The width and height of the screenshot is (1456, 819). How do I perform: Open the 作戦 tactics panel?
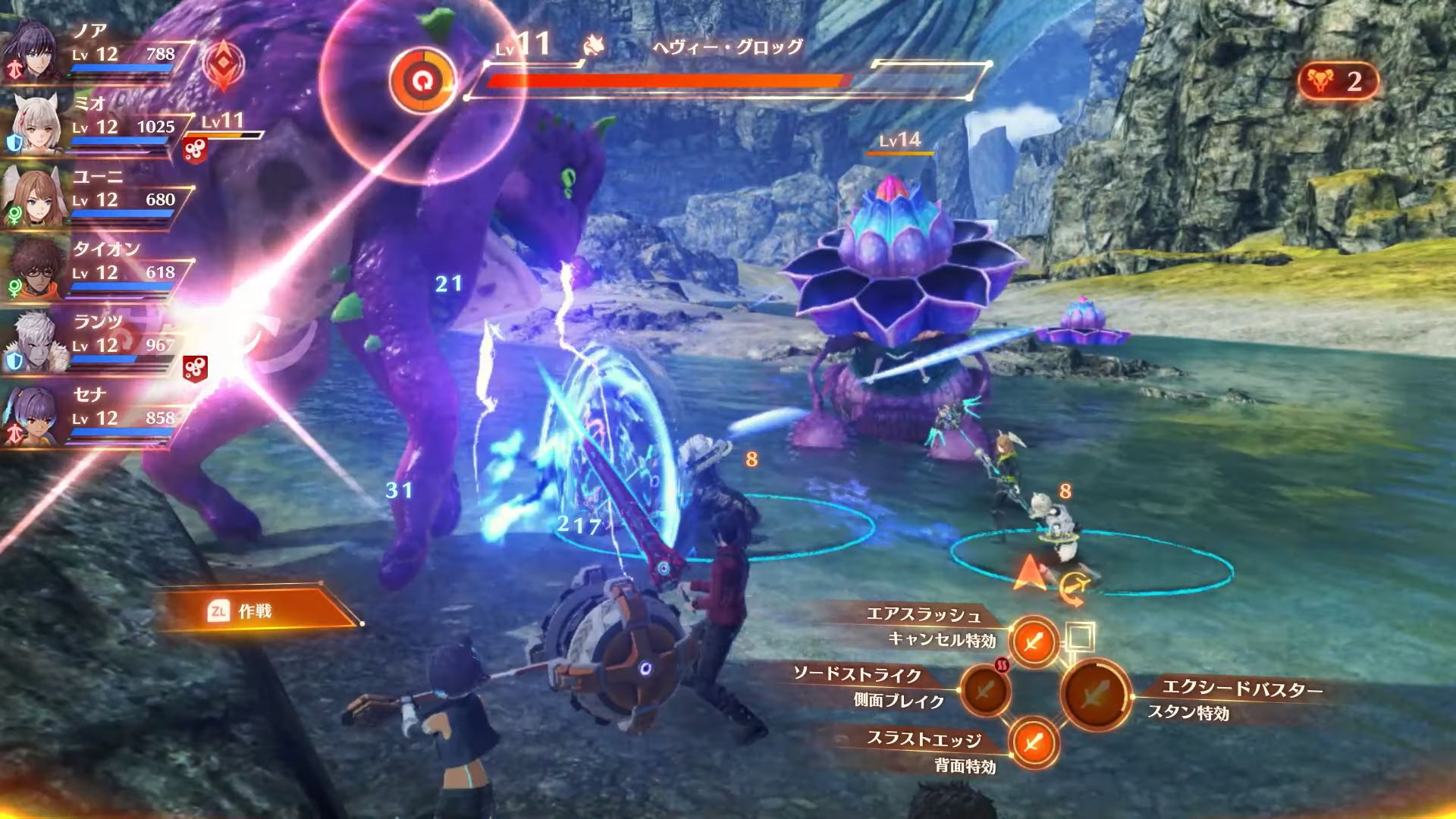point(254,610)
